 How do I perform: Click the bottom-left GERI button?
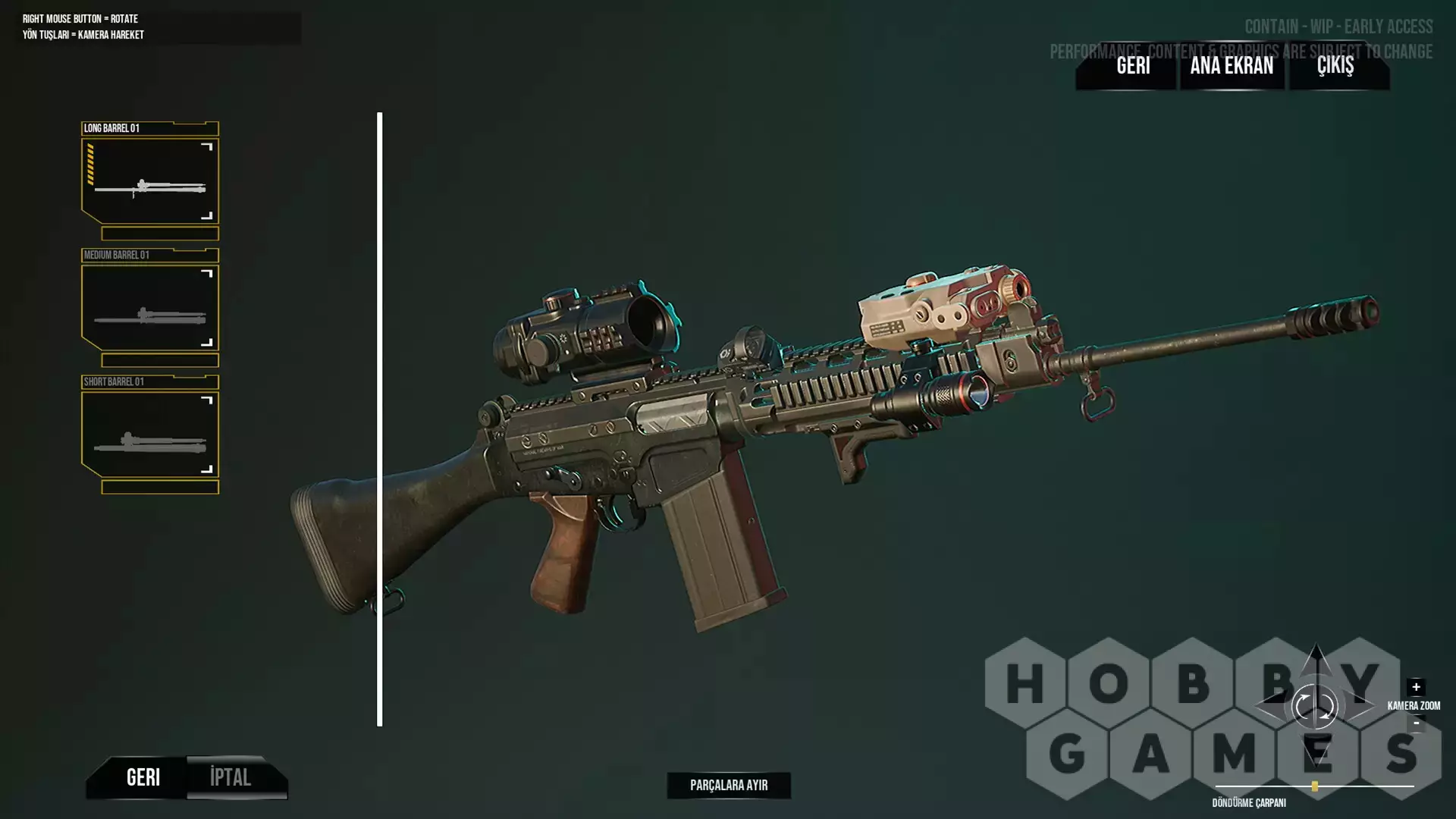(143, 777)
